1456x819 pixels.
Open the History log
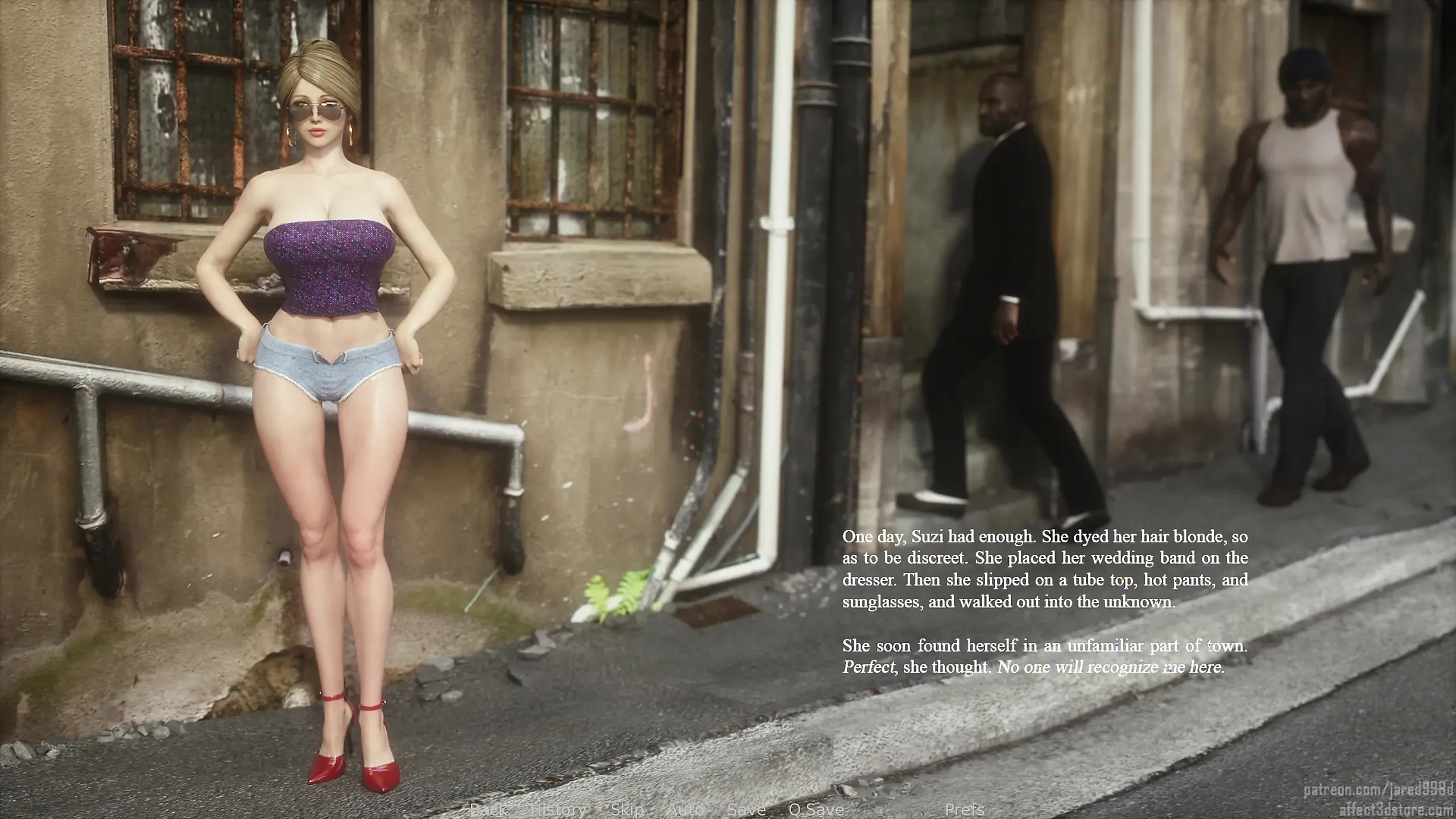(x=559, y=809)
